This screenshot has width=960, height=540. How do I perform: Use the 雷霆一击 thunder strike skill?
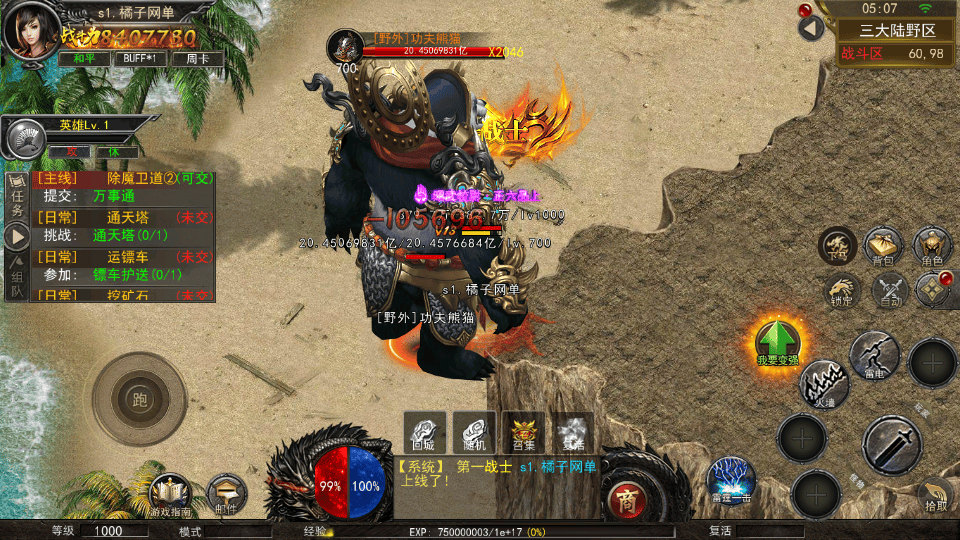[x=731, y=481]
